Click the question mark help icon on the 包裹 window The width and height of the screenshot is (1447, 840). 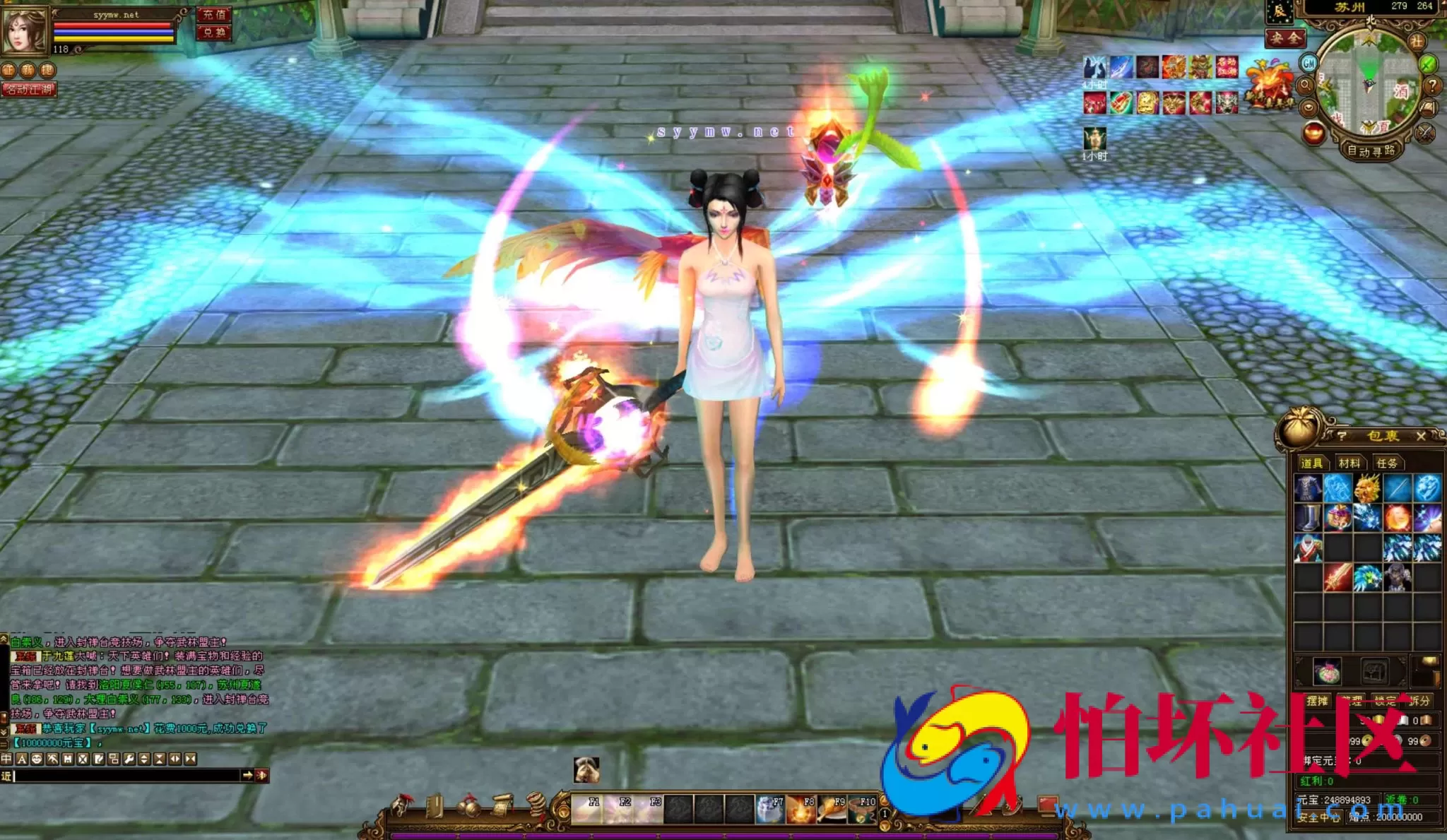tap(1342, 437)
